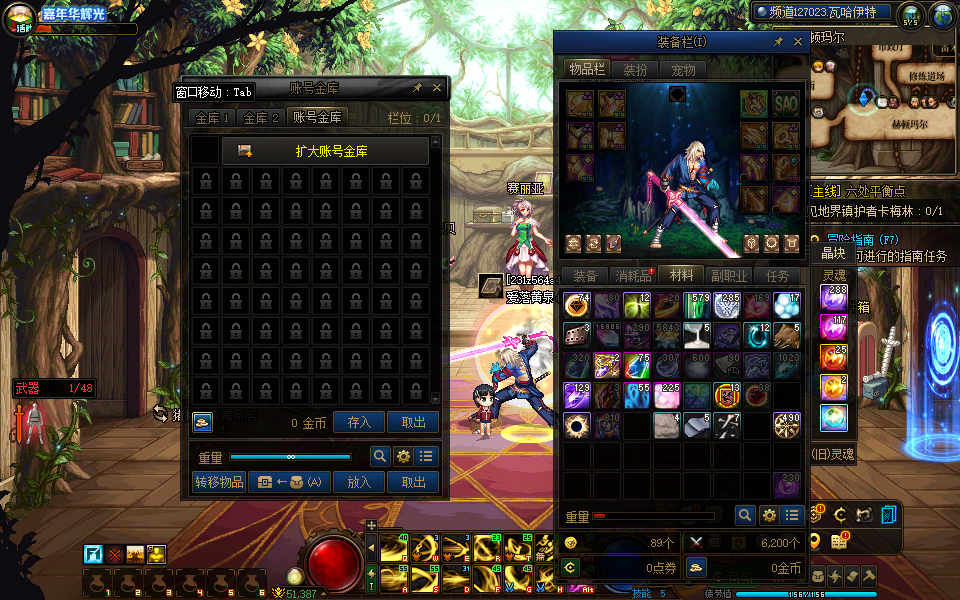Open the 金库 2 vault tab
Image resolution: width=960 pixels, height=600 pixels.
(261, 118)
